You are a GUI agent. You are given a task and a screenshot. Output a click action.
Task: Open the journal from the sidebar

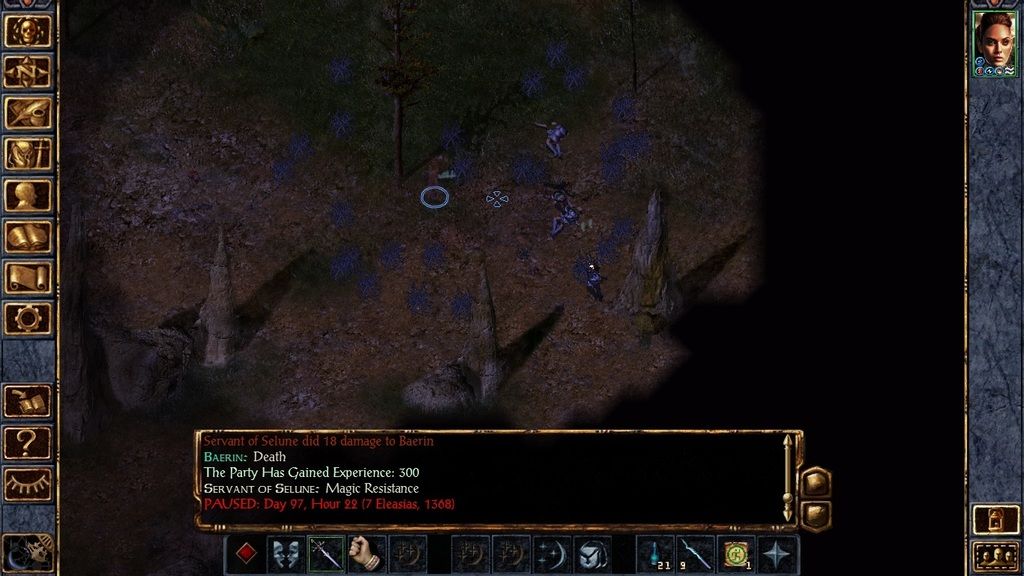click(x=28, y=113)
